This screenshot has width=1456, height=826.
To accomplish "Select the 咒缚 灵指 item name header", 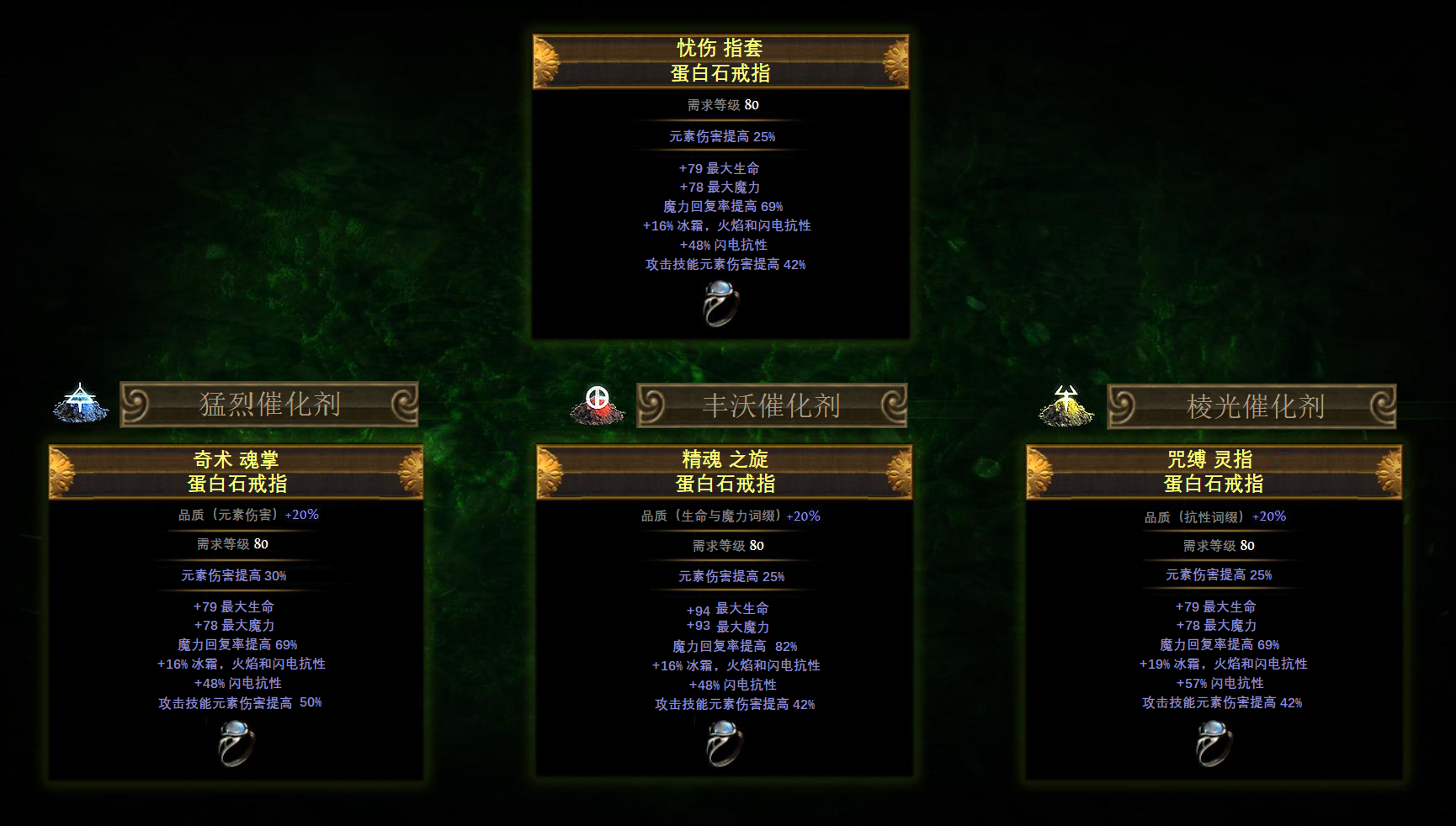I will (1214, 472).
